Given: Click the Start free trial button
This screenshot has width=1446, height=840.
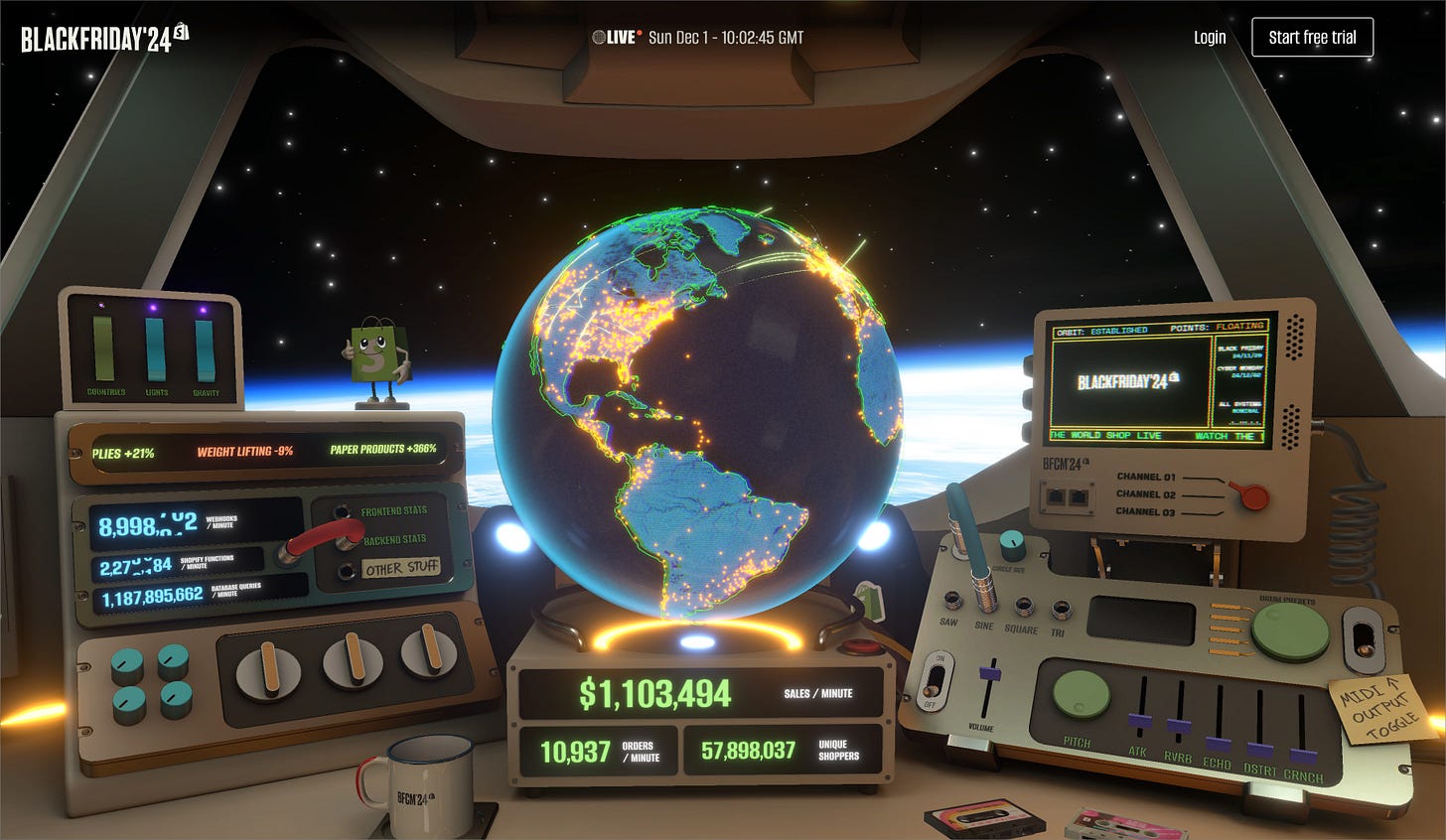Looking at the screenshot, I should [1312, 38].
